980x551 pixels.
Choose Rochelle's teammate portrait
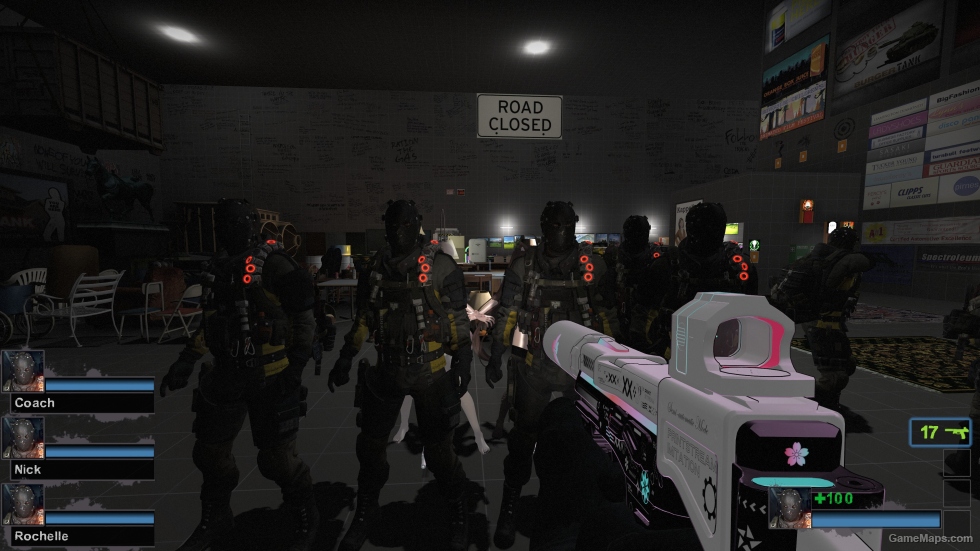coord(22,504)
